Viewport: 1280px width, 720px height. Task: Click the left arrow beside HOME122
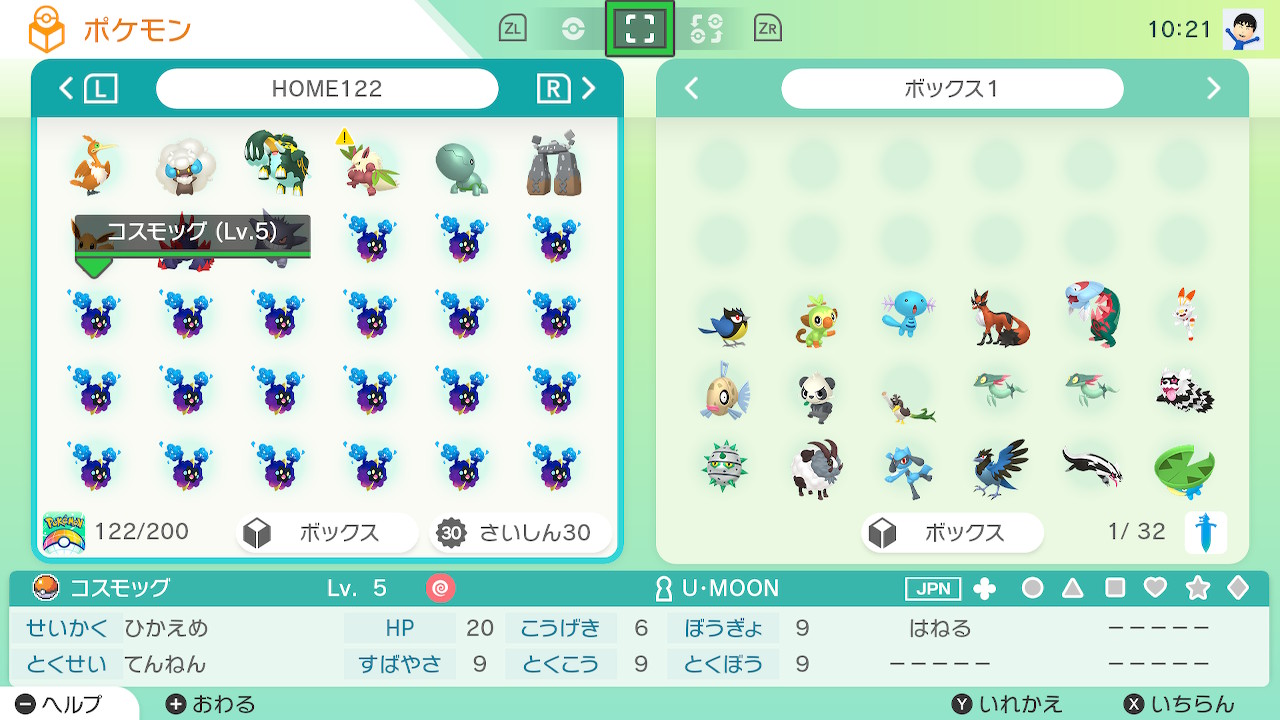64,88
